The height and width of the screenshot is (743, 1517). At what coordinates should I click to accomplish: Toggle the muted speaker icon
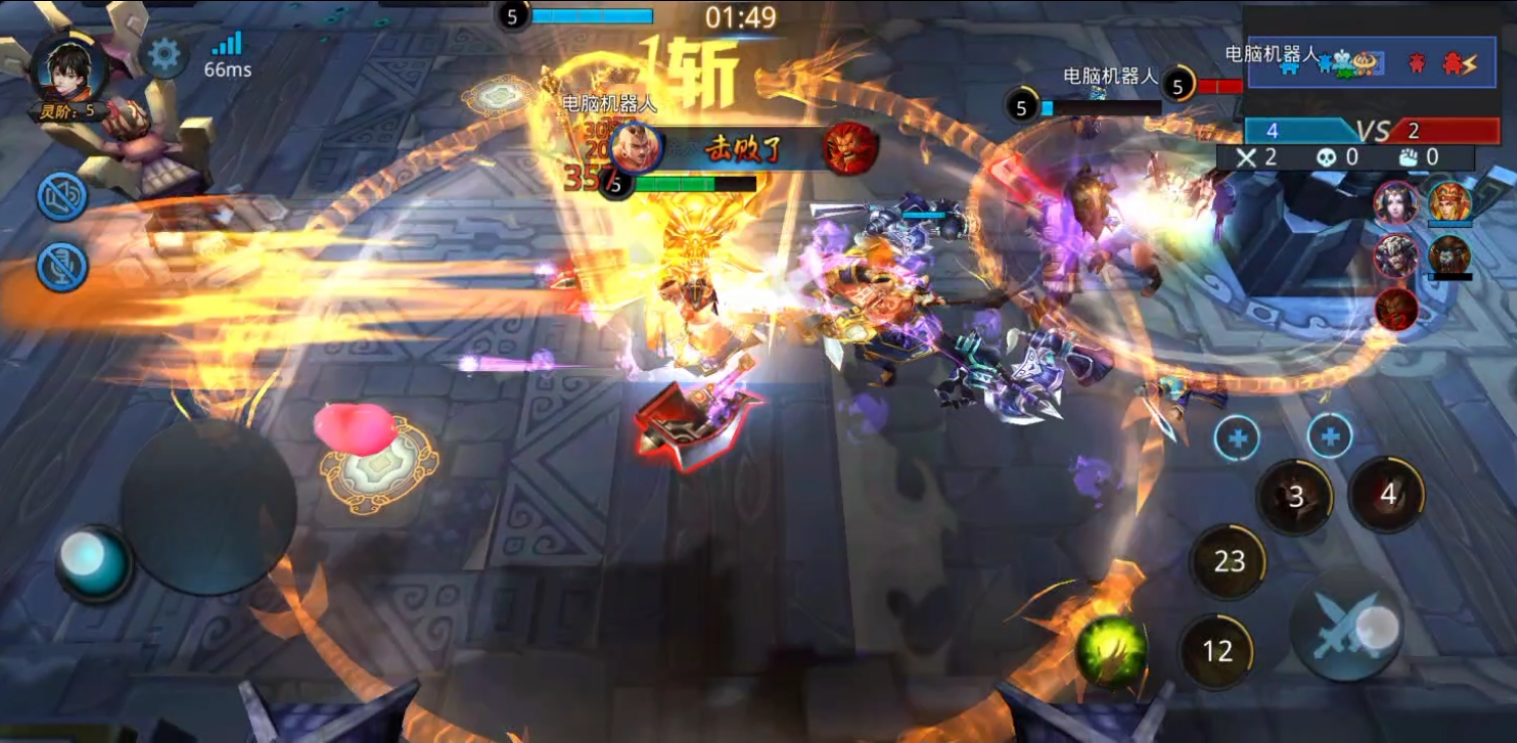click(x=62, y=196)
